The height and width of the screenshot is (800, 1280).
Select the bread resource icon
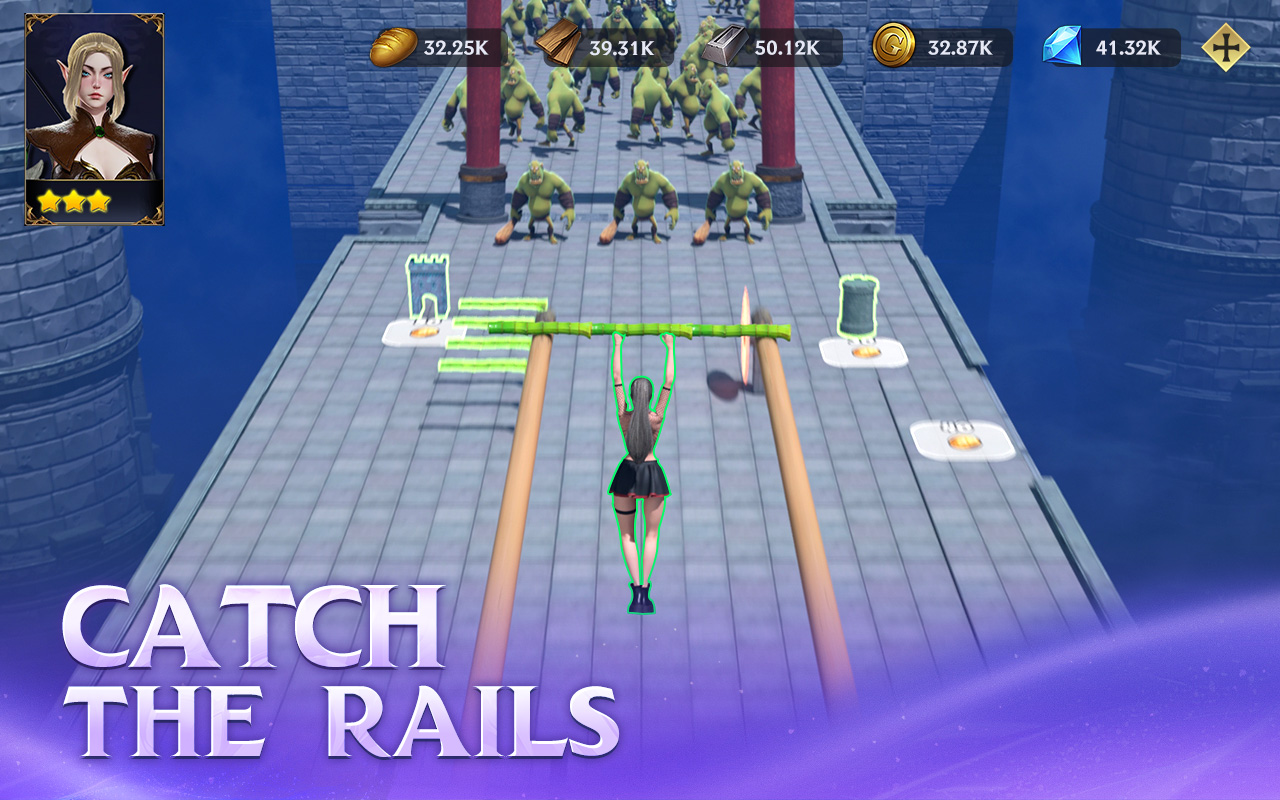click(x=394, y=45)
